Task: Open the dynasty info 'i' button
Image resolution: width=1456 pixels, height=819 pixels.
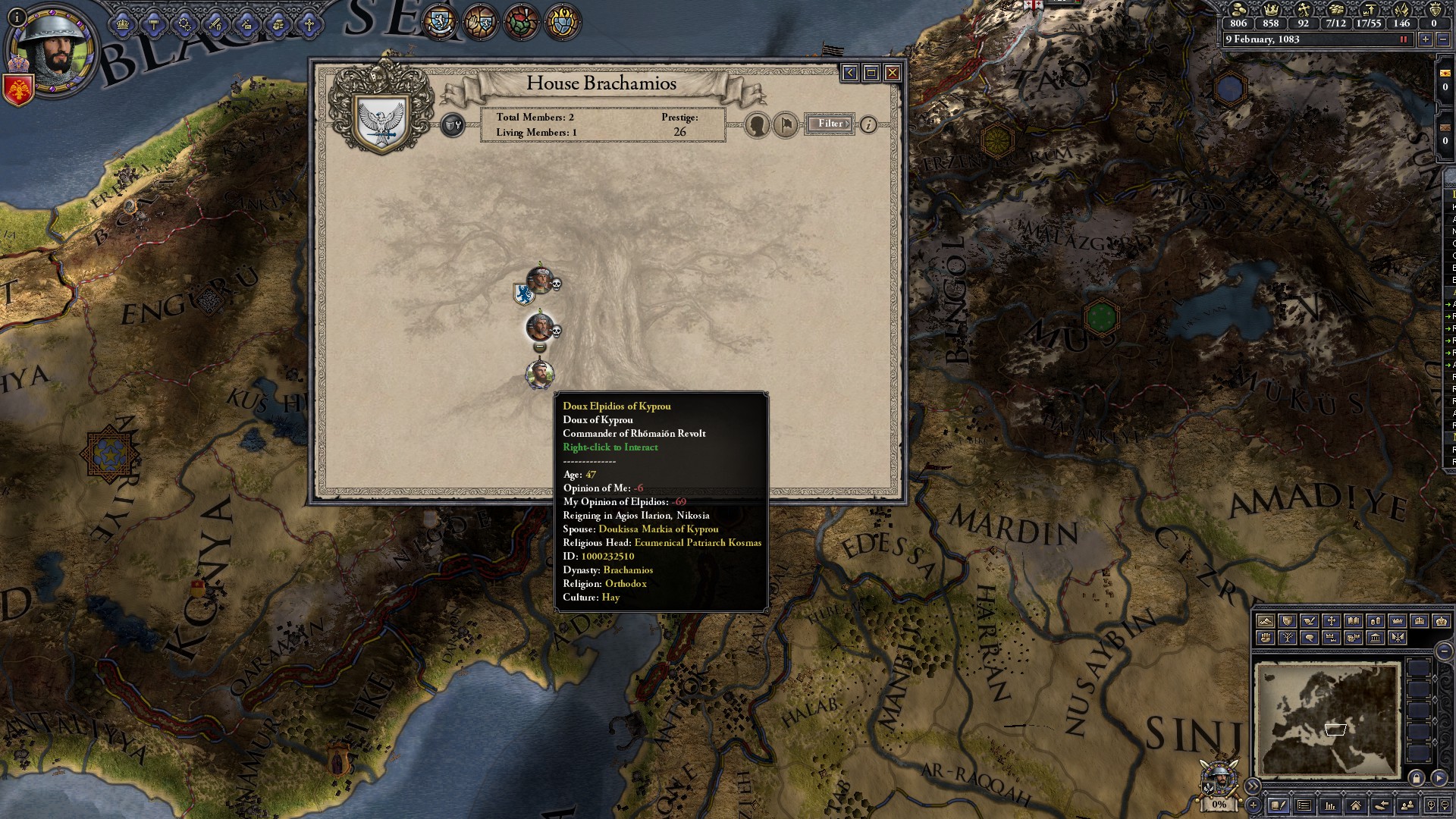Action: pos(868,124)
